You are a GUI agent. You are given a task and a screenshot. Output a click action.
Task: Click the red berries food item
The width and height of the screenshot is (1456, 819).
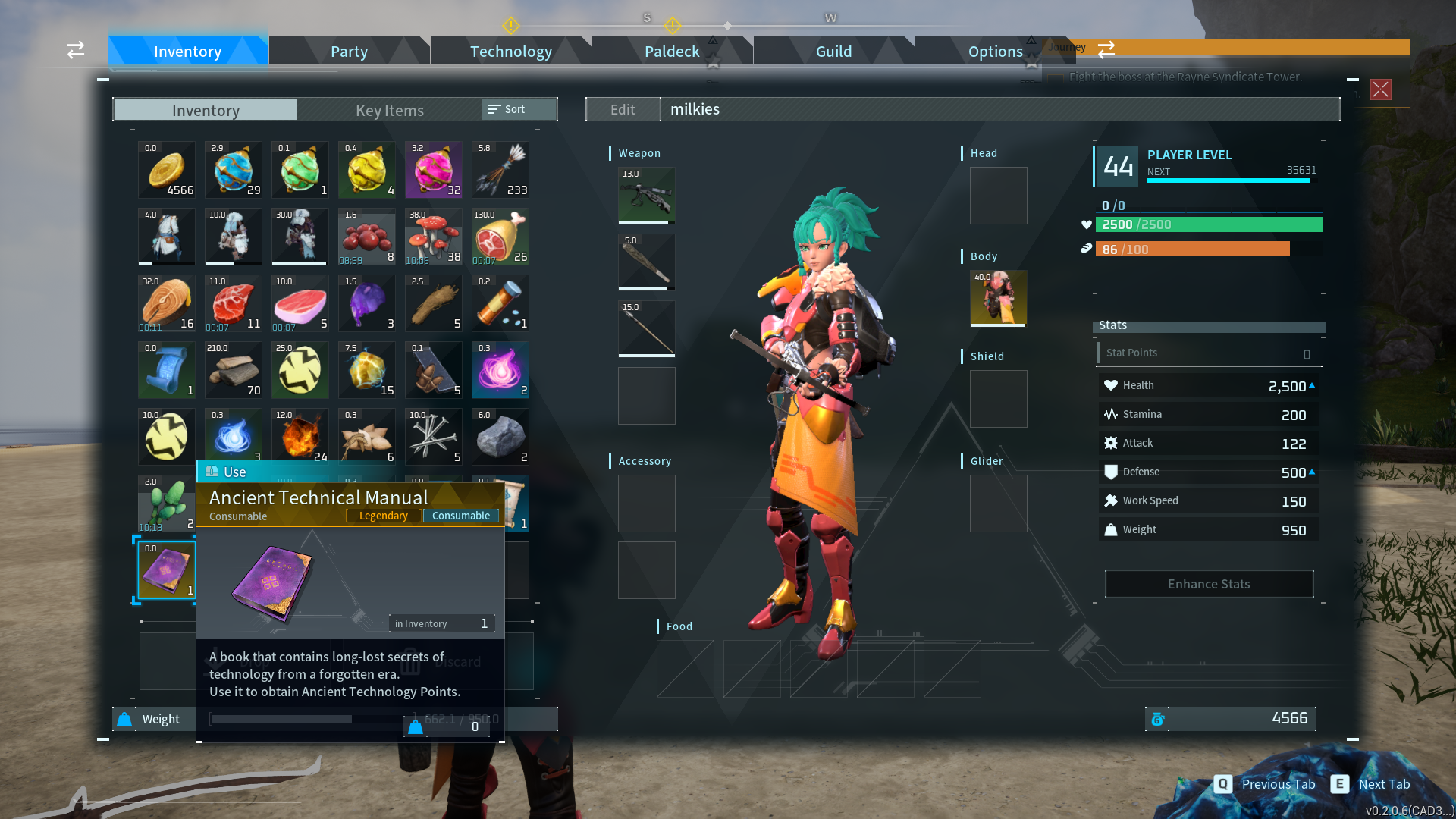(x=366, y=237)
